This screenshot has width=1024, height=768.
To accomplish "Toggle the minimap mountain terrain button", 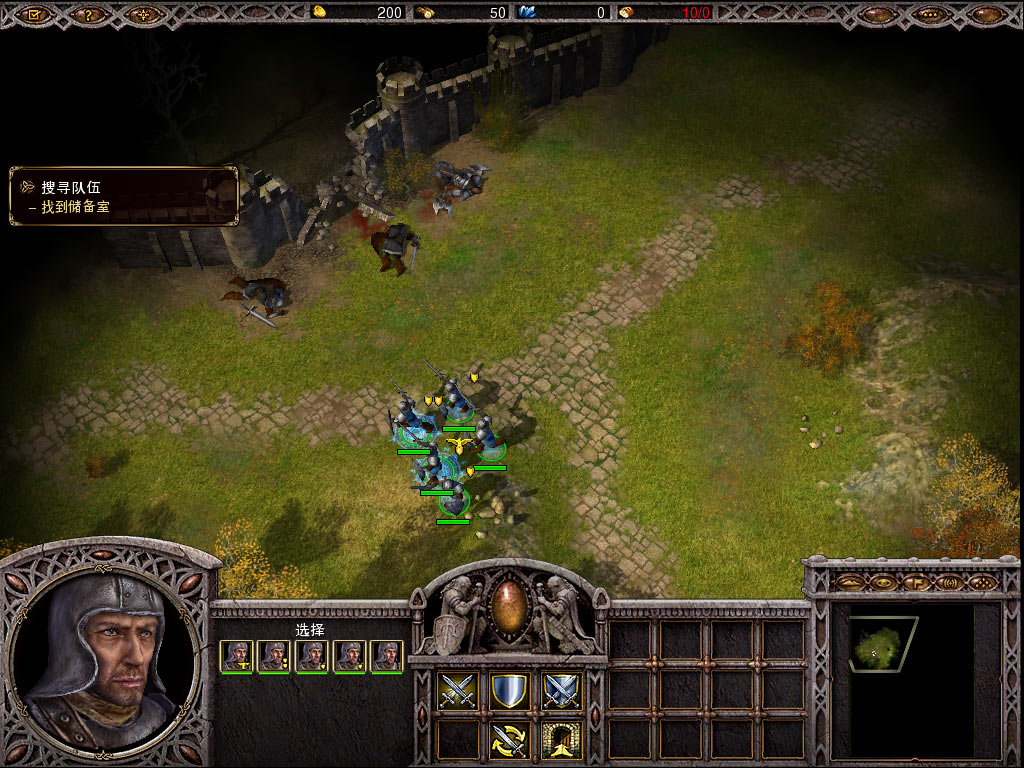I will pos(849,581).
